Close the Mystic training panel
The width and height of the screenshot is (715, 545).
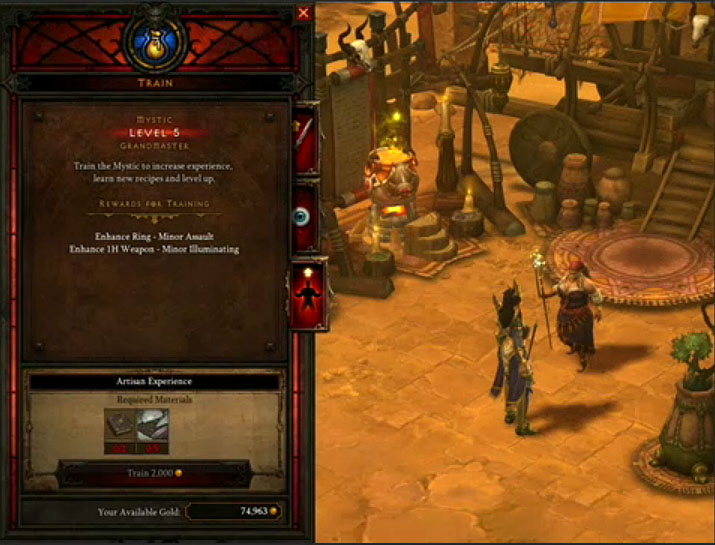[x=304, y=13]
